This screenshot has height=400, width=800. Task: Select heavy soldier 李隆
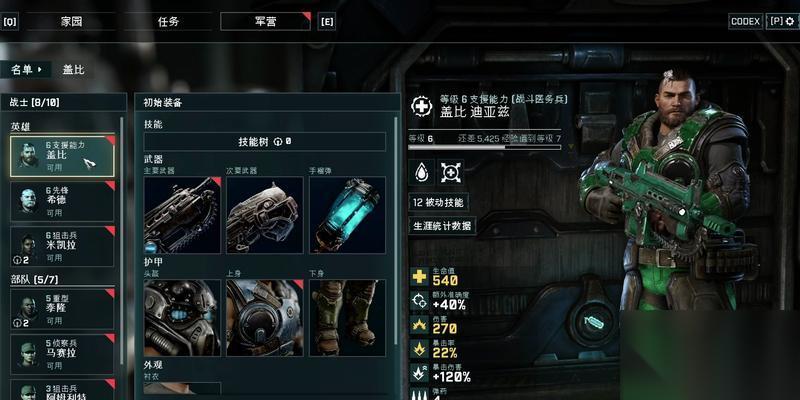pos(63,310)
